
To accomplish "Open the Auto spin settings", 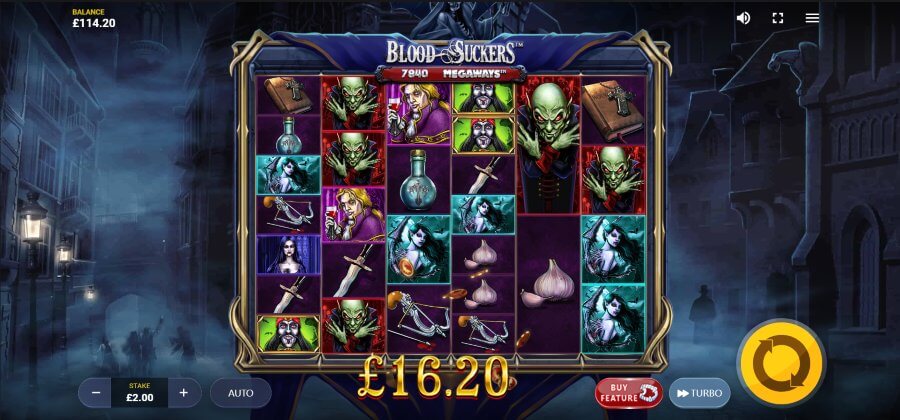I will [x=240, y=393].
